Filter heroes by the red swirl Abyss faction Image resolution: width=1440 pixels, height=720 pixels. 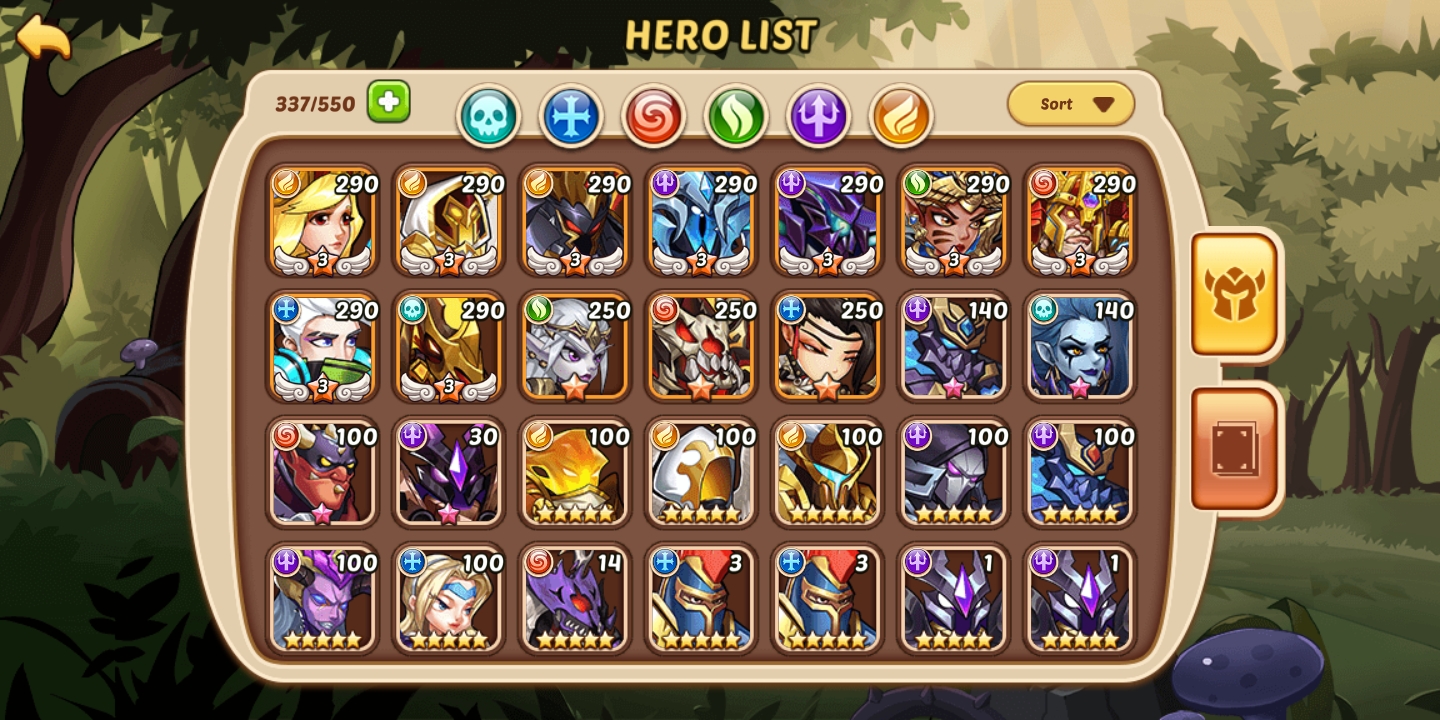tap(654, 113)
